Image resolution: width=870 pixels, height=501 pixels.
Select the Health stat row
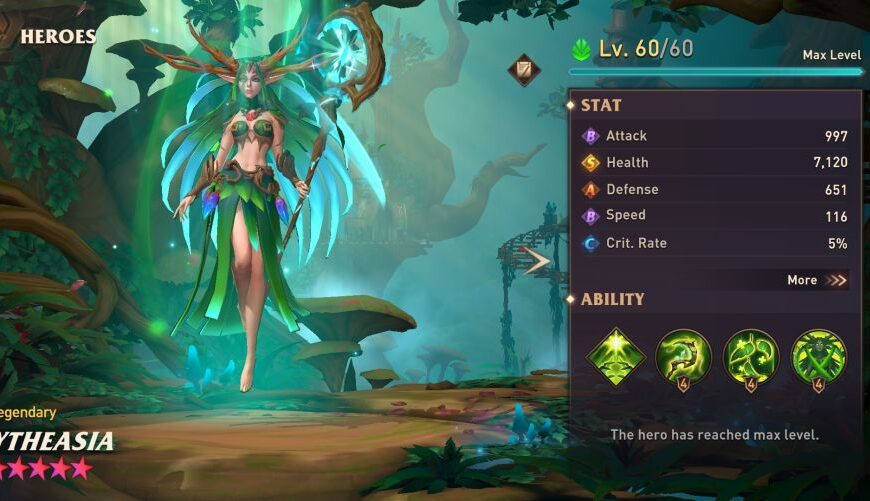pos(714,162)
